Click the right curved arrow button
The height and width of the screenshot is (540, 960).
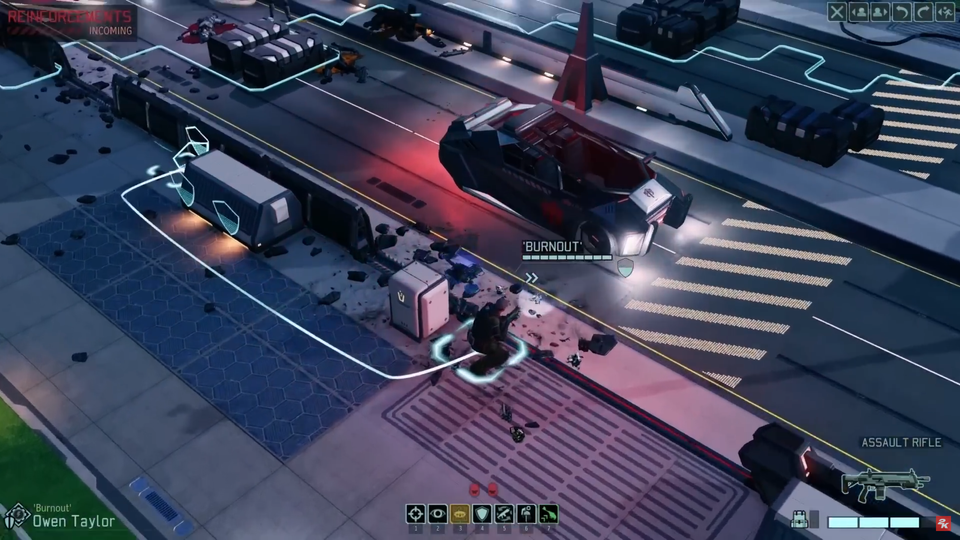[923, 12]
